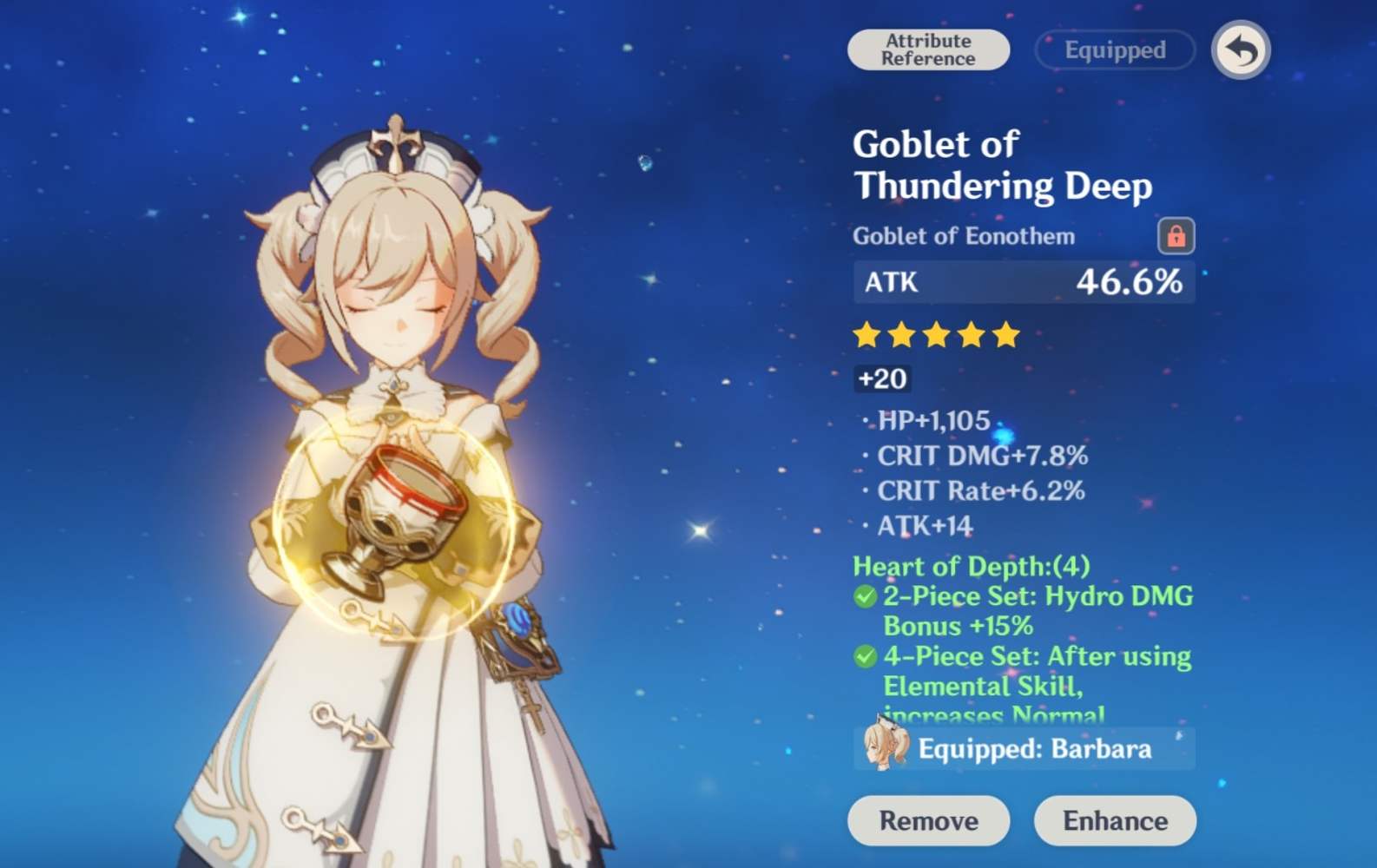Image resolution: width=1377 pixels, height=868 pixels.
Task: Click the ATK 46.6% main stat bar
Action: point(1023,282)
